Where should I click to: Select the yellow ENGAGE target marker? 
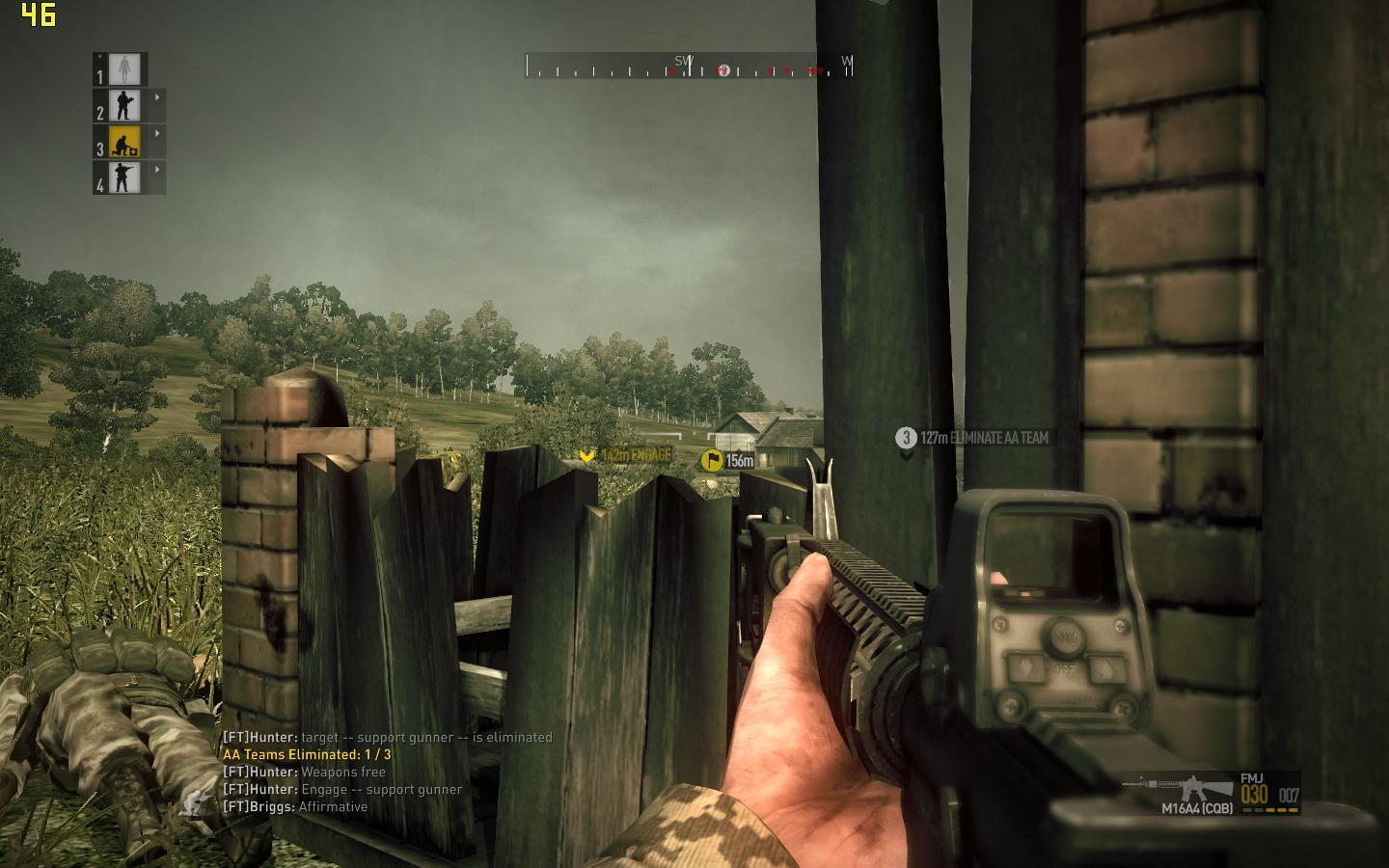point(586,455)
